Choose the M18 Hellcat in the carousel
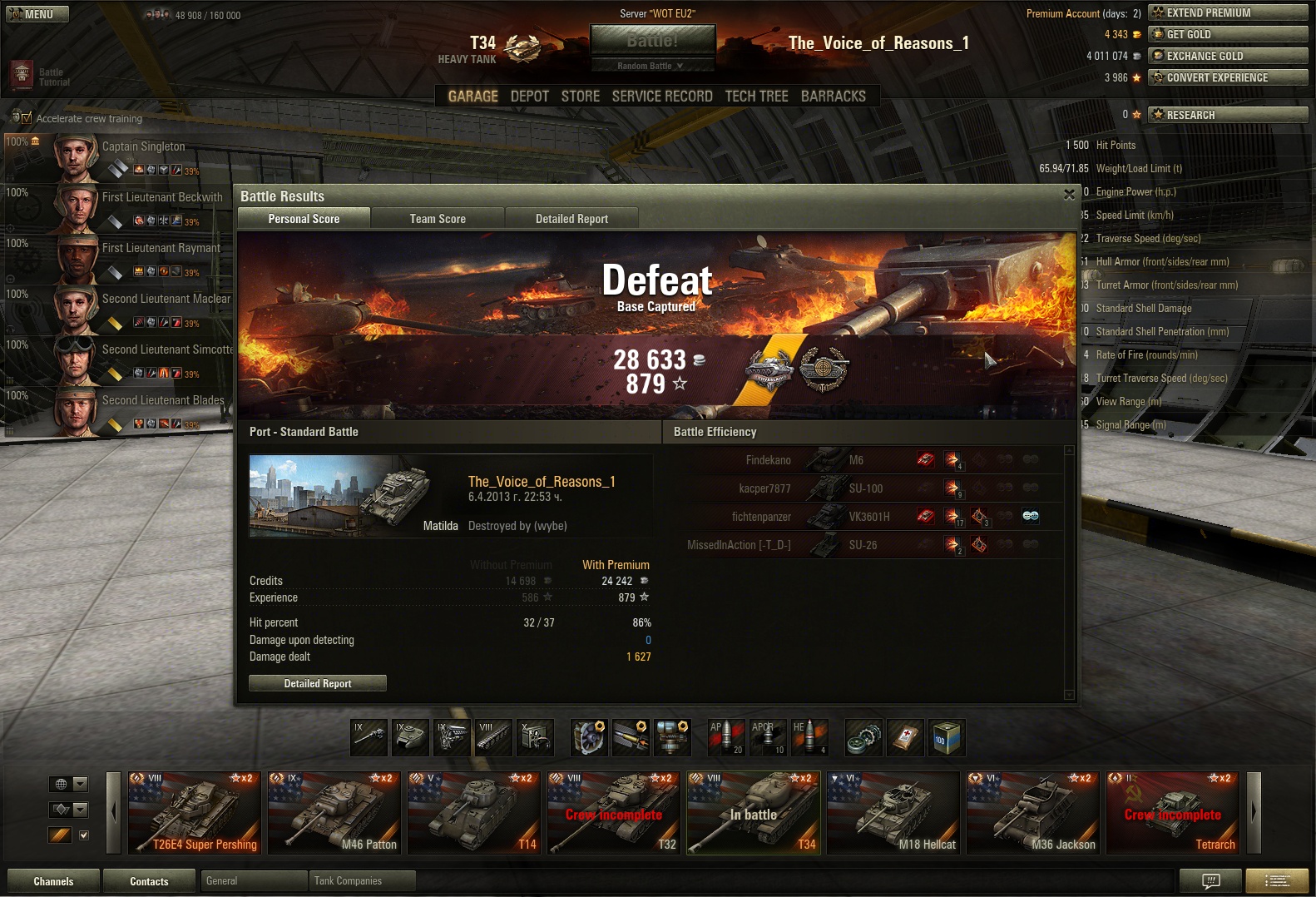The width and height of the screenshot is (1316, 897). pyautogui.click(x=893, y=813)
